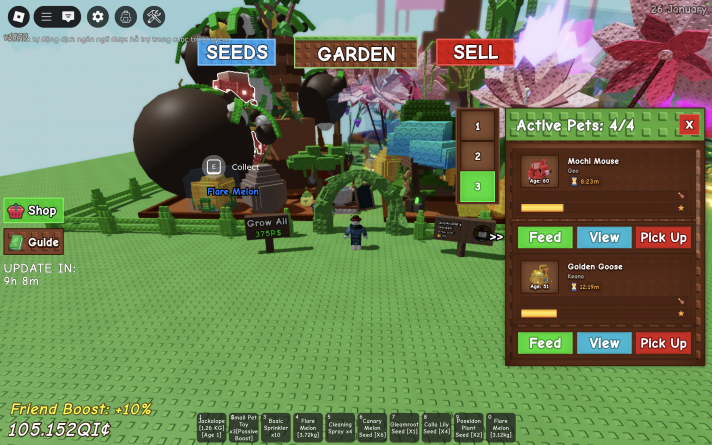This screenshot has width=712, height=445.
Task: Switch to pet loadout 2
Action: pyautogui.click(x=477, y=156)
